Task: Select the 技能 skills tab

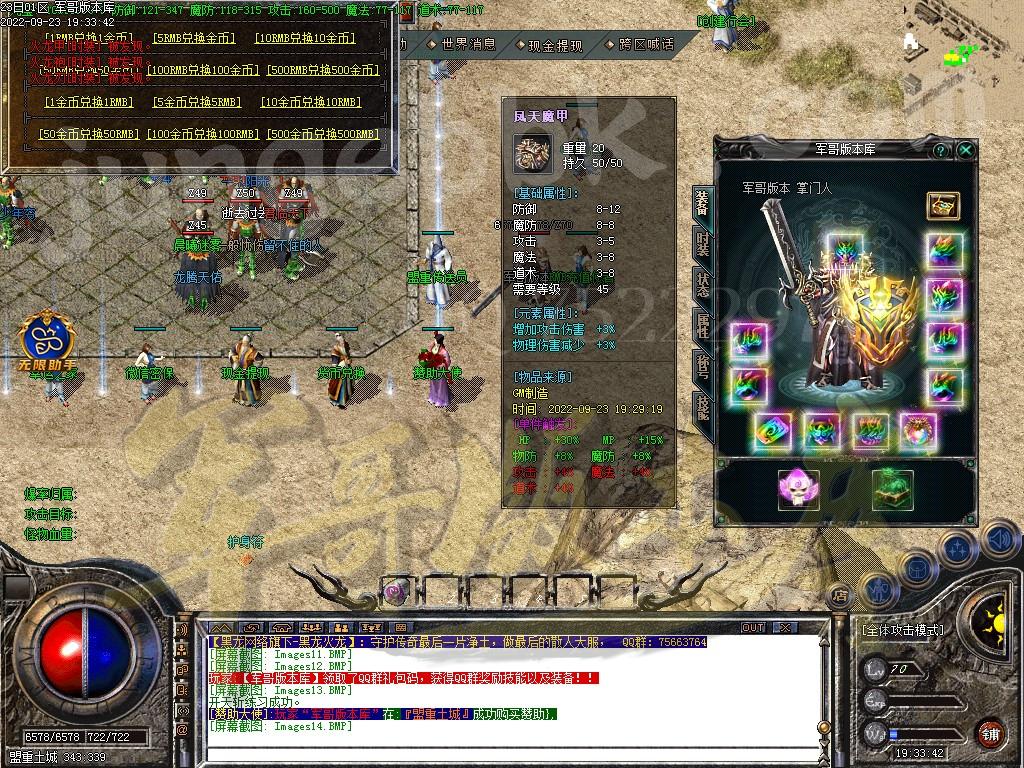Action: pos(703,406)
